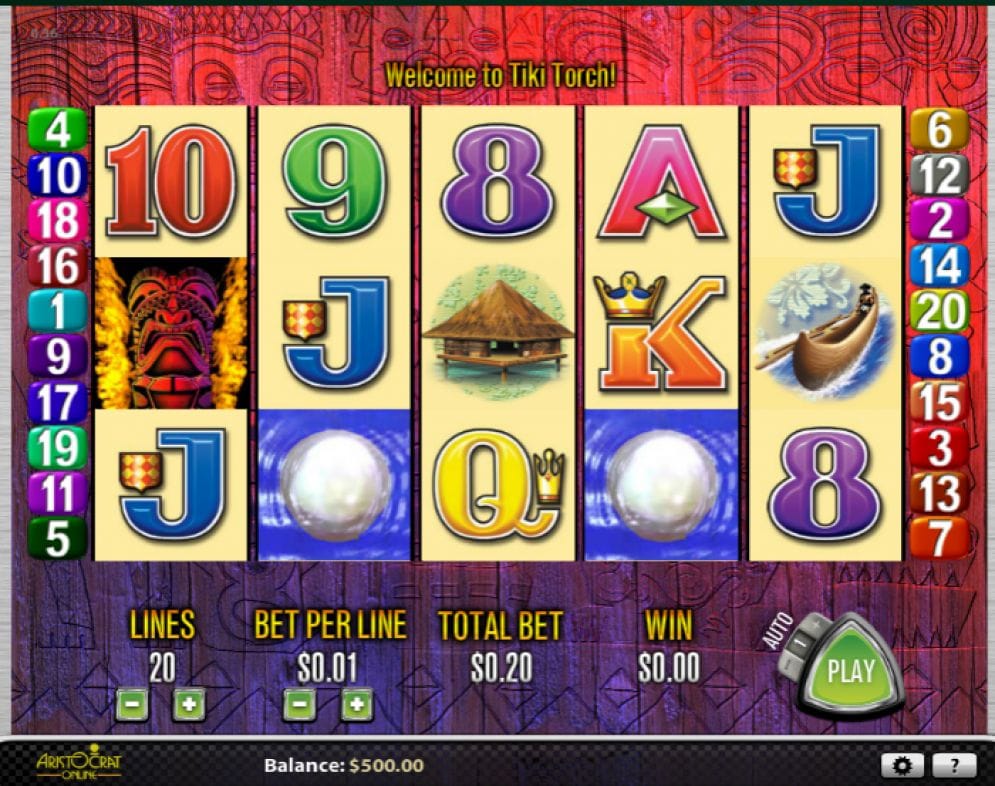995x786 pixels.
Task: Choose payline 10 indicator
Action: tap(58, 176)
